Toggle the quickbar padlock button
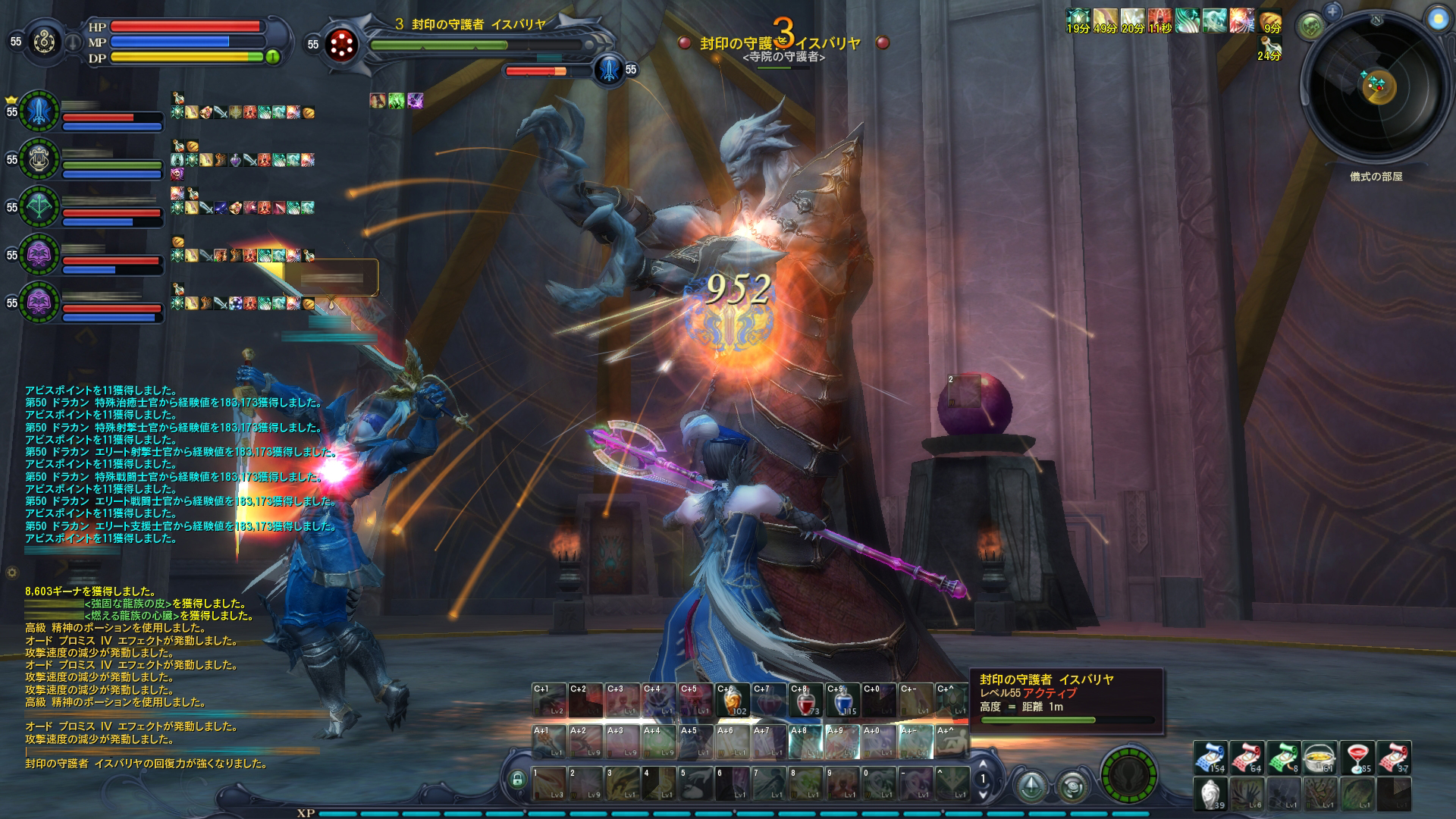1456x819 pixels. tap(517, 780)
